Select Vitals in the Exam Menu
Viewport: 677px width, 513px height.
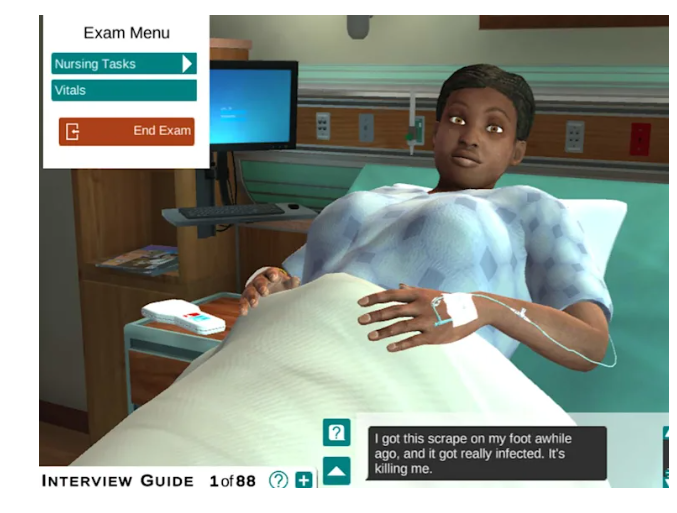pos(124,91)
